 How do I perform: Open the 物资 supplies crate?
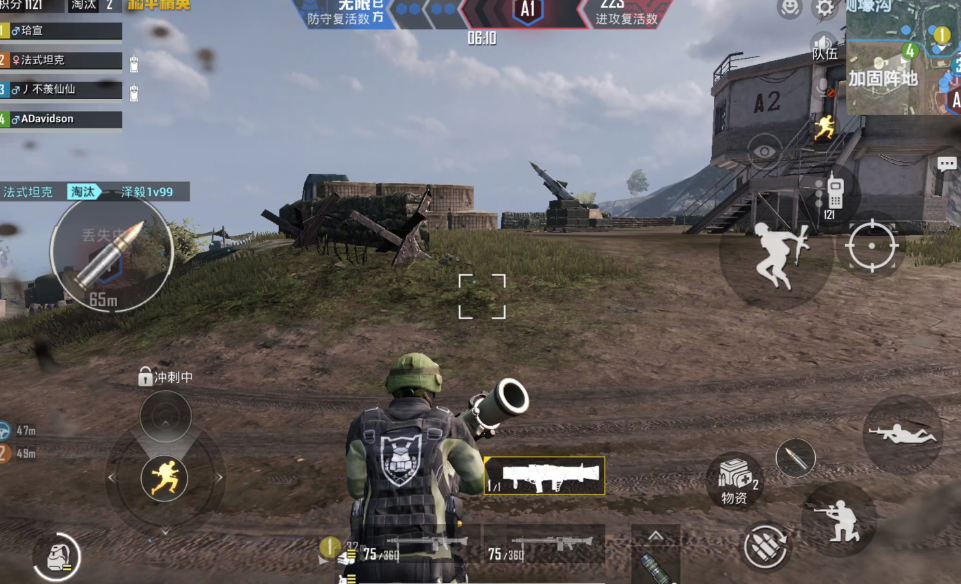(735, 478)
